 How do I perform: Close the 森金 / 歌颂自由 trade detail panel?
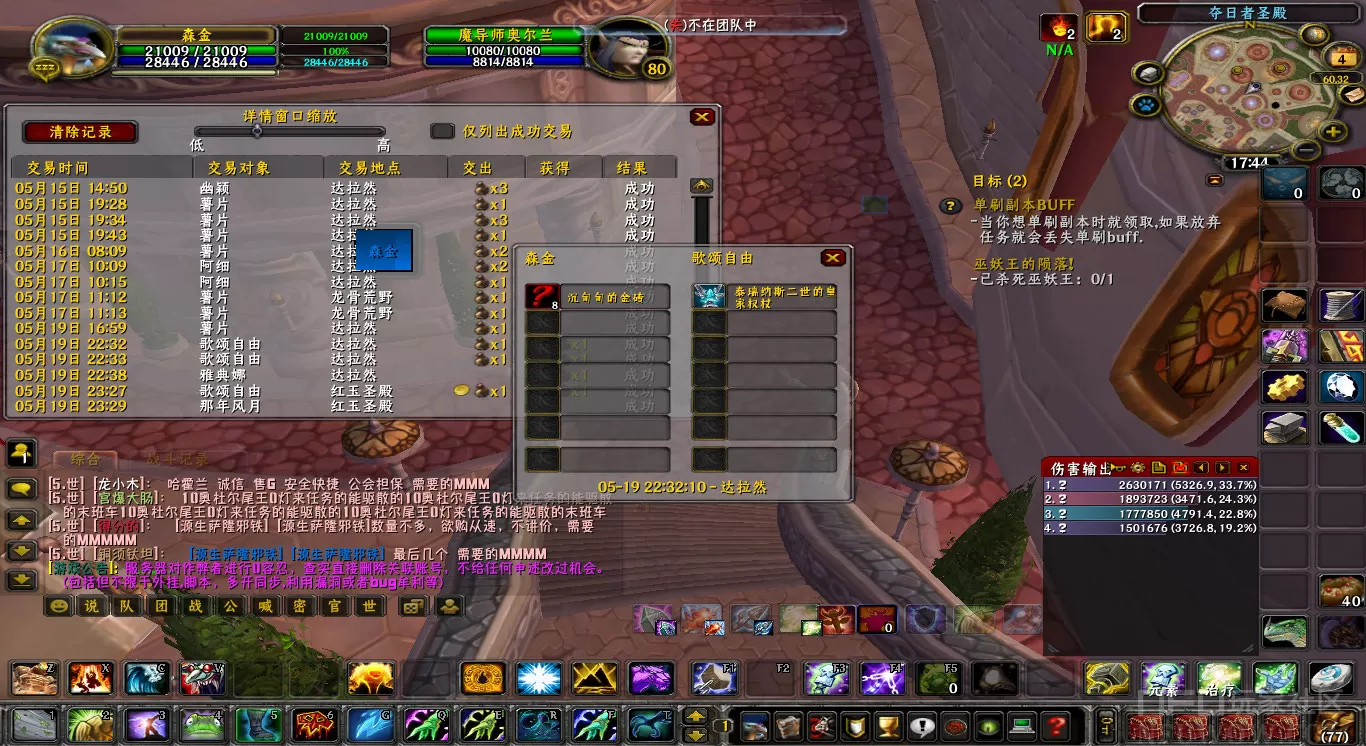pos(832,258)
